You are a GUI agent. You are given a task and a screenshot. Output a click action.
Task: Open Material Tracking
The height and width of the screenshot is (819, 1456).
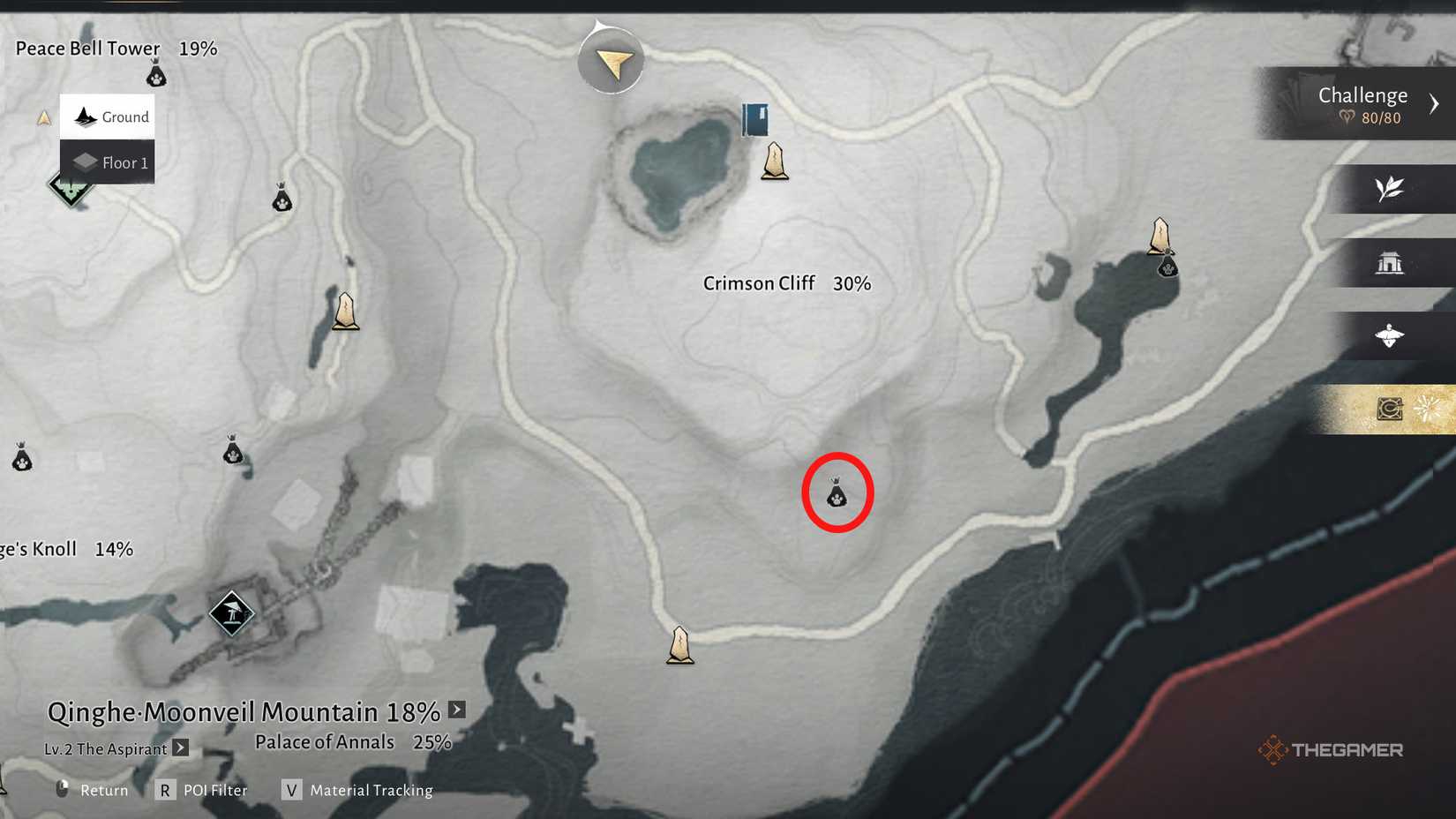[x=357, y=790]
